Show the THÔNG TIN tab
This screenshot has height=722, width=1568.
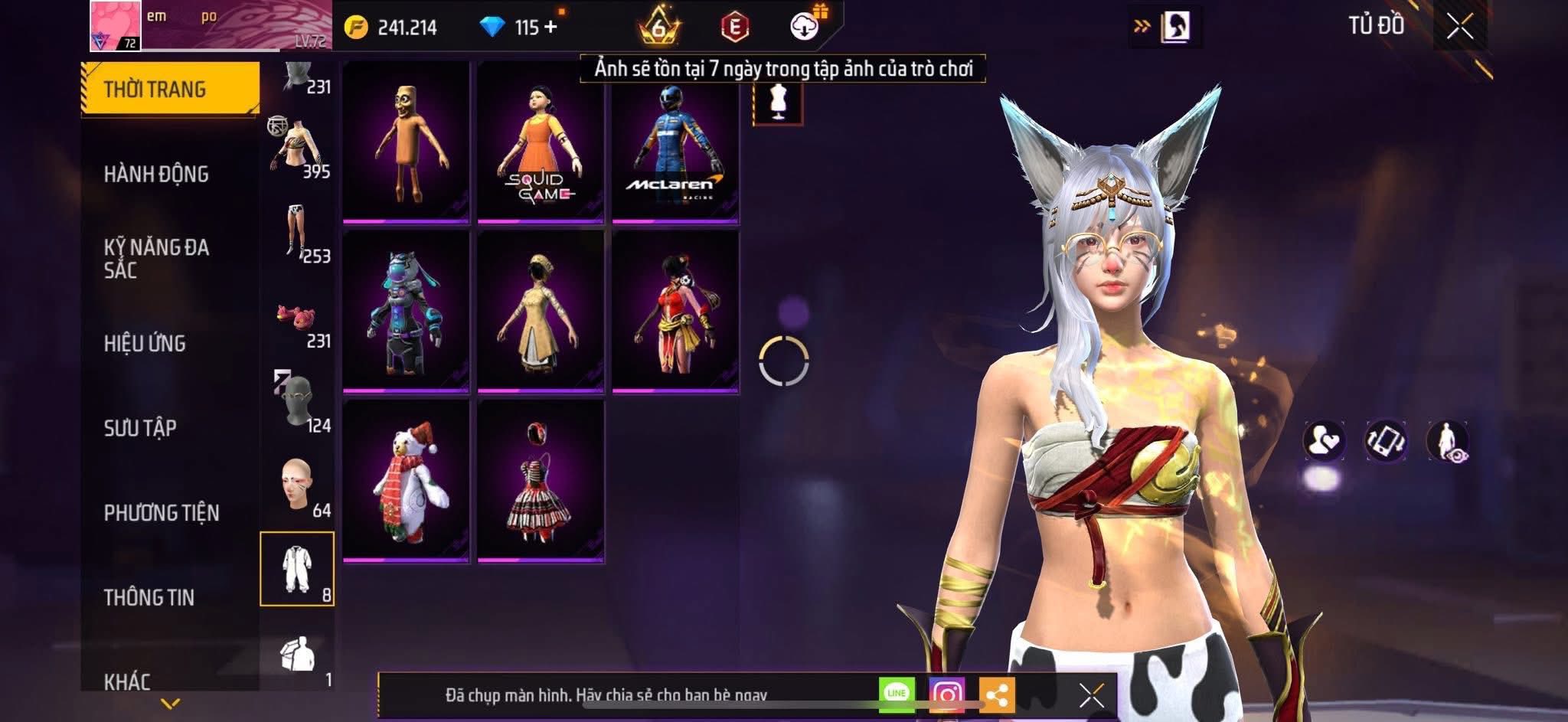pyautogui.click(x=149, y=596)
